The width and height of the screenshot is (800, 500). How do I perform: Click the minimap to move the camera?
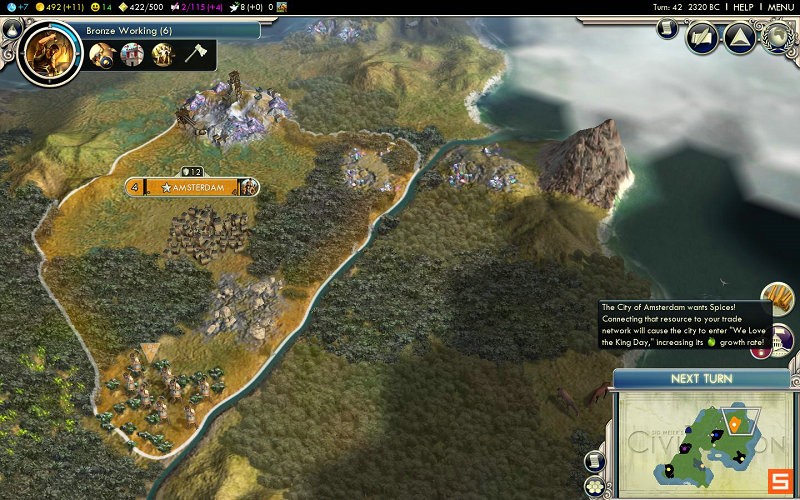coord(700,440)
